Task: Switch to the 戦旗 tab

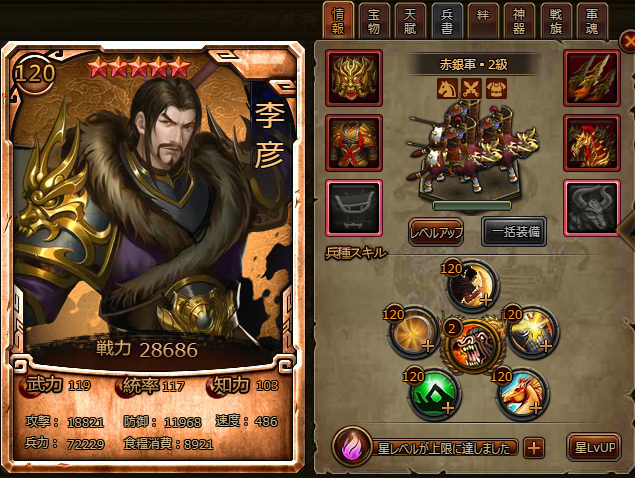Action: (555, 18)
